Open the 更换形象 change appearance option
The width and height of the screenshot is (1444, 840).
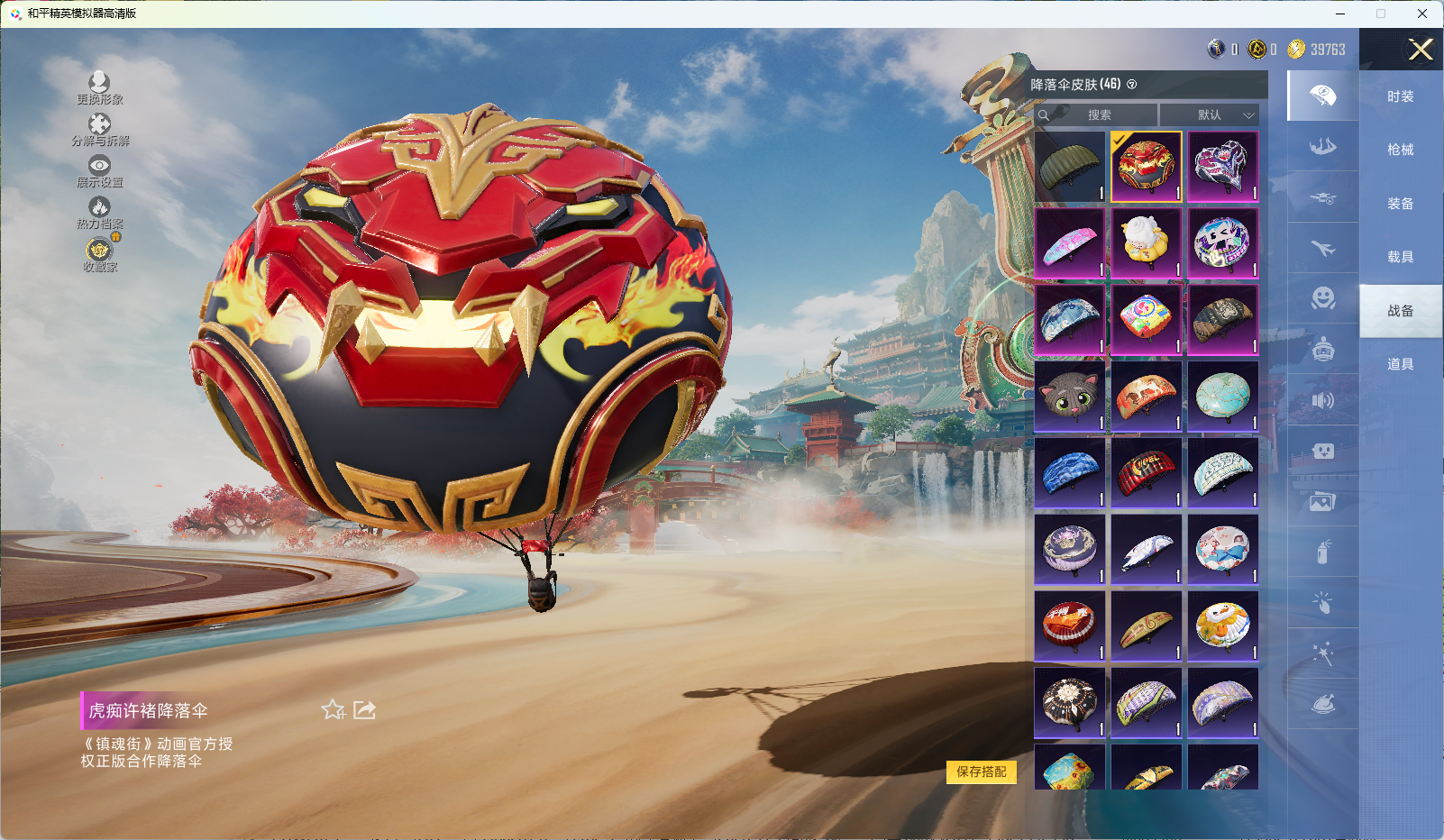tap(99, 87)
